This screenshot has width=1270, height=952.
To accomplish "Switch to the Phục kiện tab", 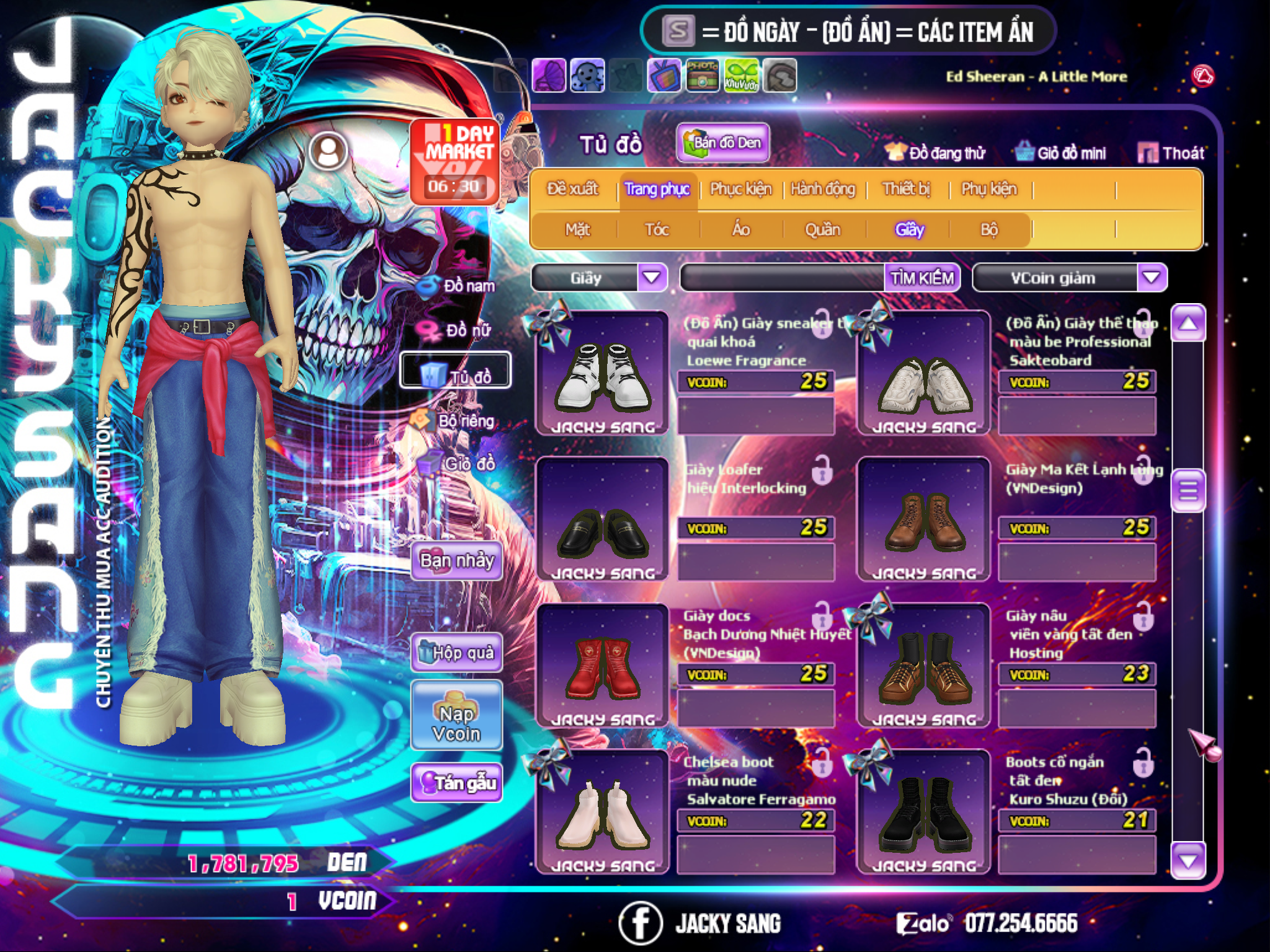I will click(740, 189).
